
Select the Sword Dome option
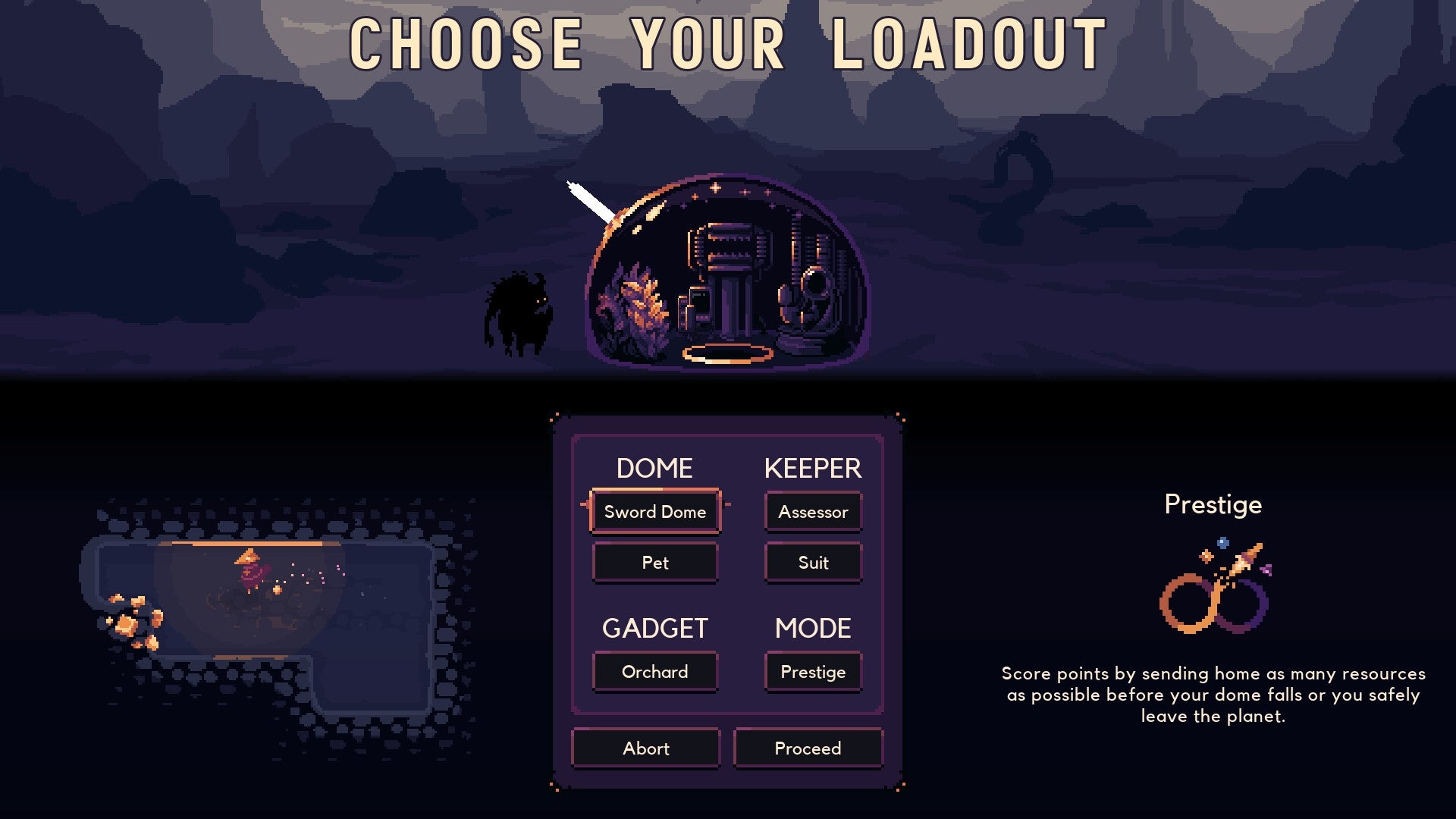point(654,512)
